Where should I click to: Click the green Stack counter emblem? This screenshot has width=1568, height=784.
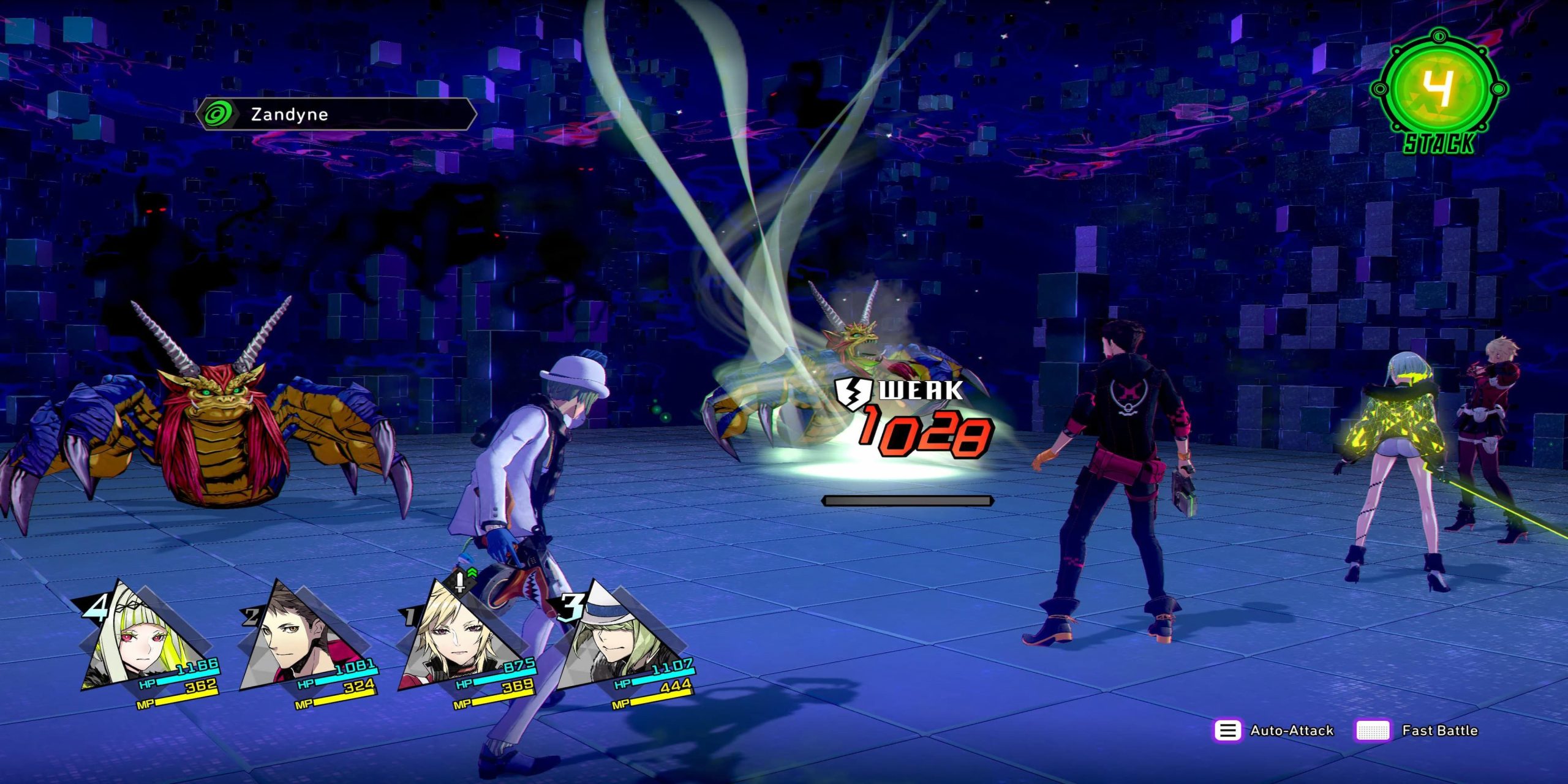tap(1439, 92)
